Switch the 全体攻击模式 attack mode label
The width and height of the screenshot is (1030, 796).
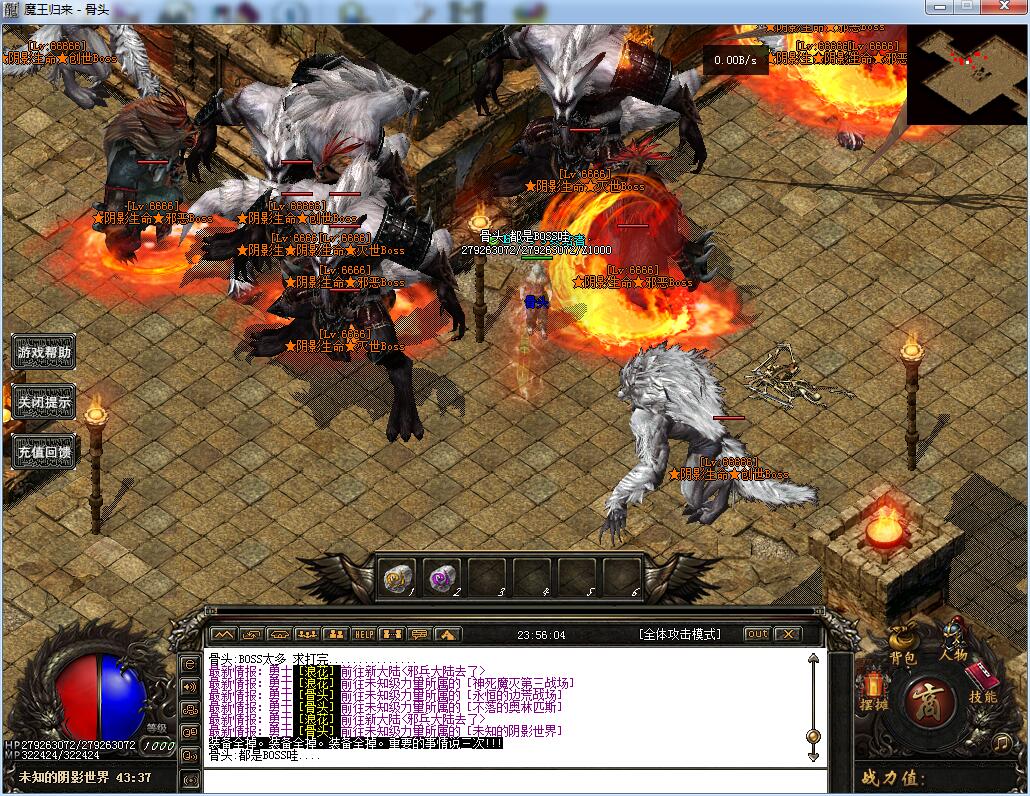click(679, 634)
